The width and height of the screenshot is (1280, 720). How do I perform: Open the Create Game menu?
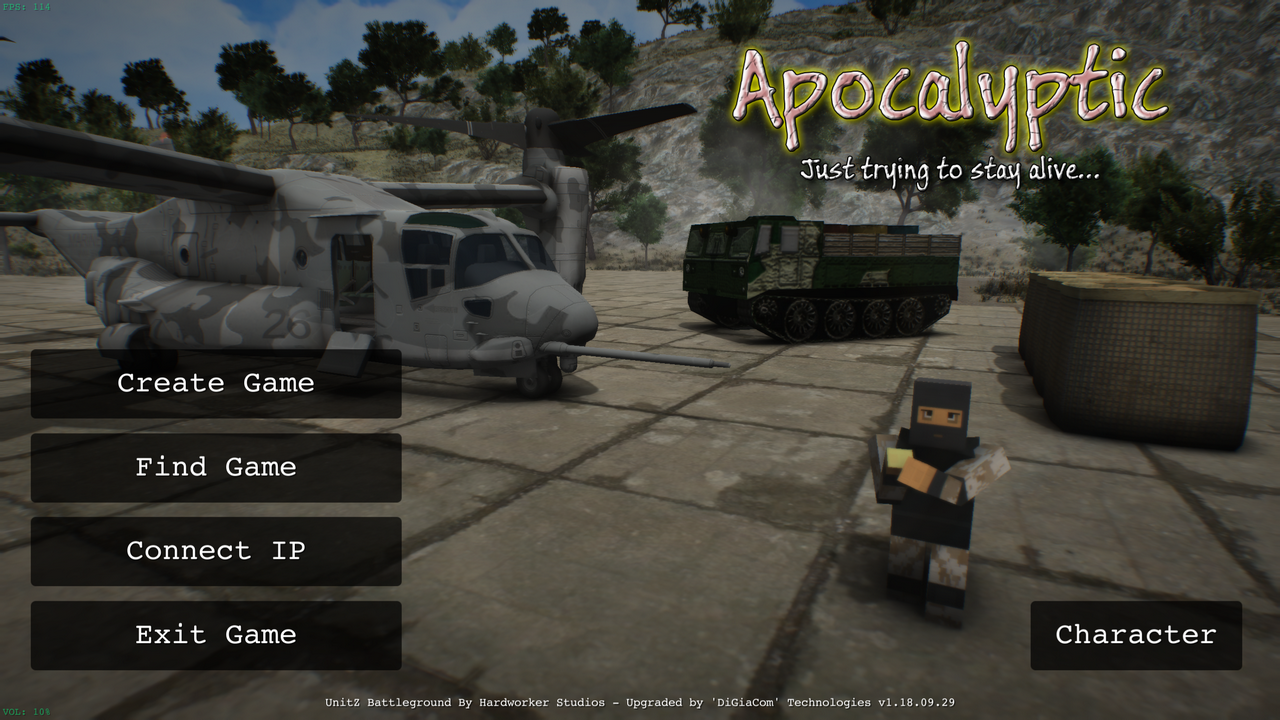(216, 383)
